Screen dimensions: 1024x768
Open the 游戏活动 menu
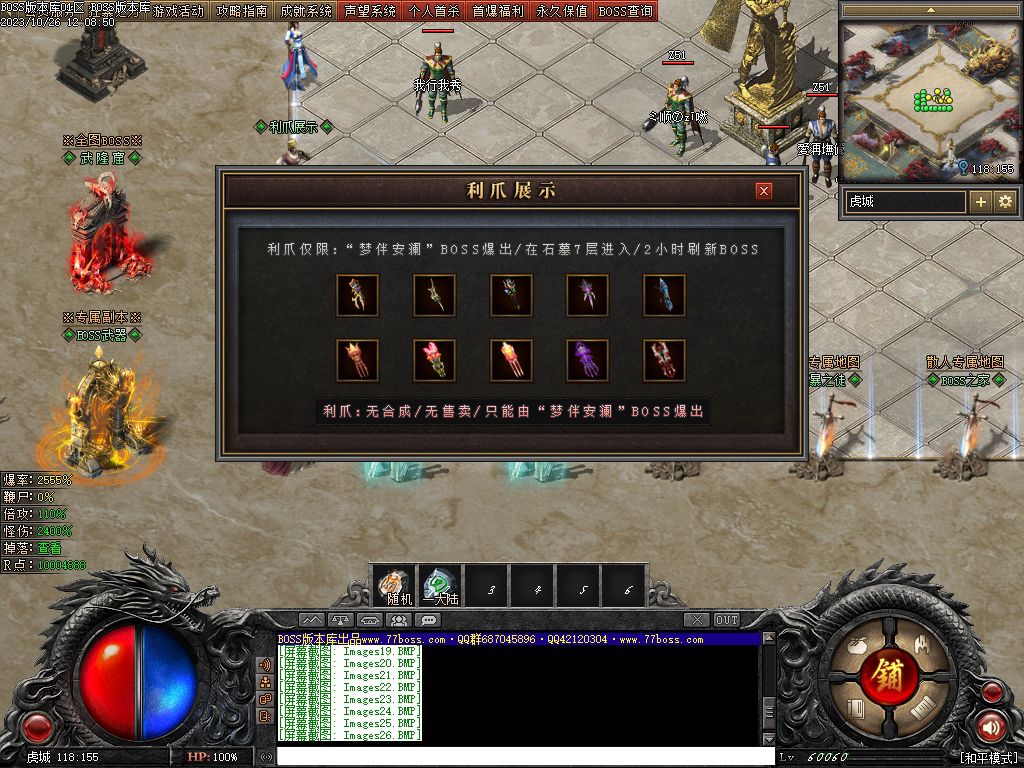(x=178, y=11)
